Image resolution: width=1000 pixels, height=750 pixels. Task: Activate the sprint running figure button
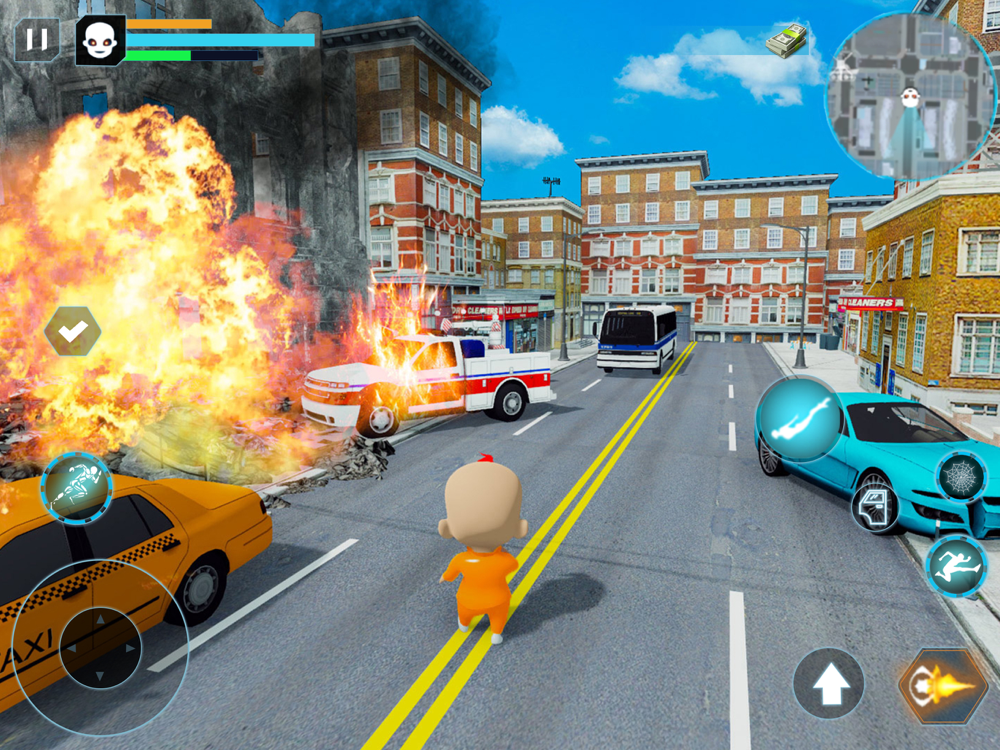[x=956, y=565]
